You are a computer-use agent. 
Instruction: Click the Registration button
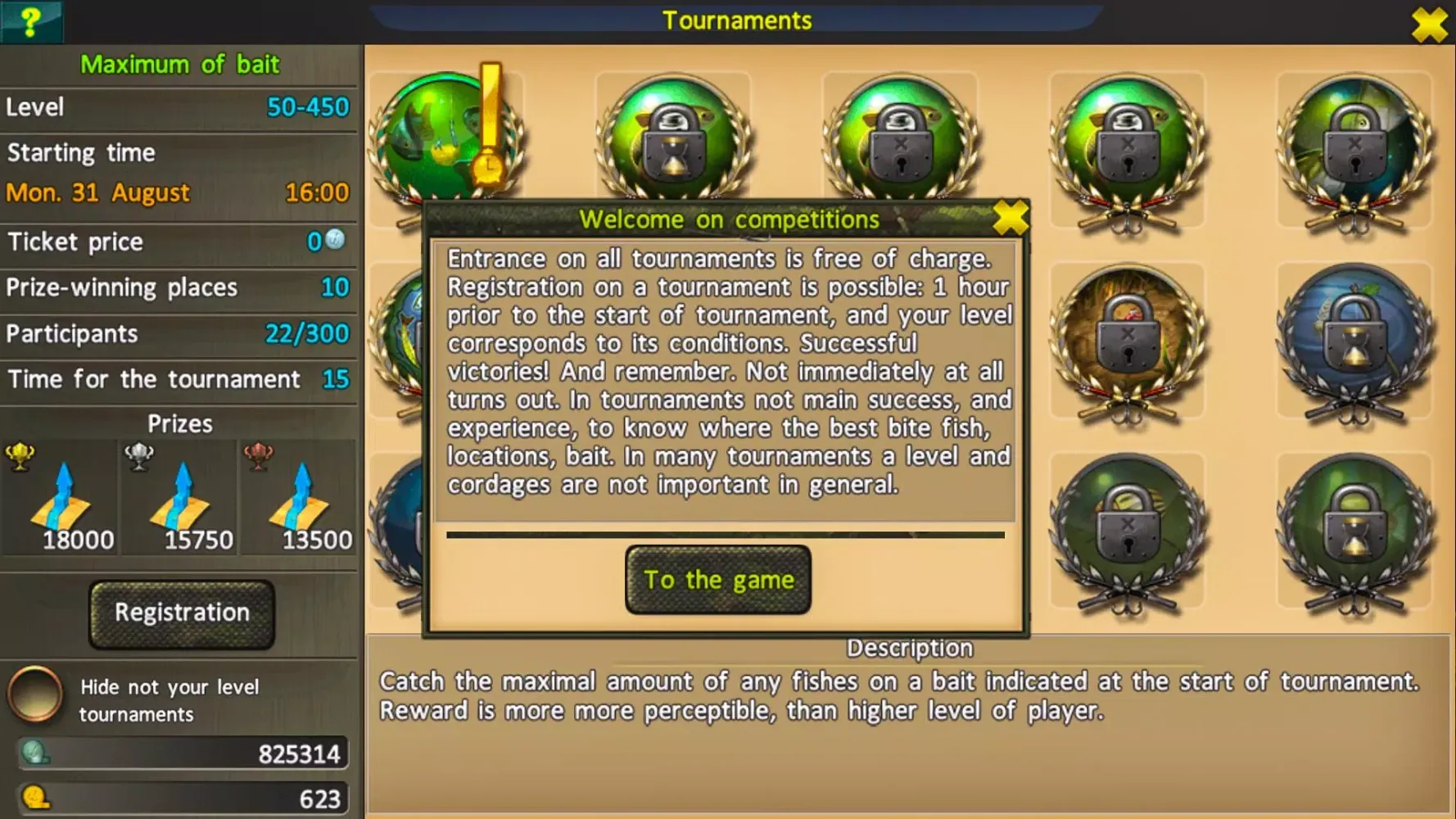(x=181, y=613)
